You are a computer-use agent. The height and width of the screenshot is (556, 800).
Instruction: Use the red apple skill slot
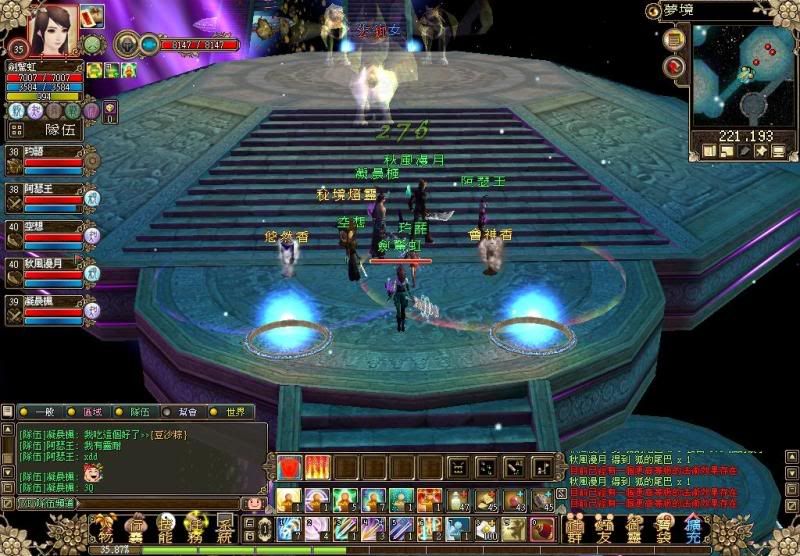coord(291,467)
